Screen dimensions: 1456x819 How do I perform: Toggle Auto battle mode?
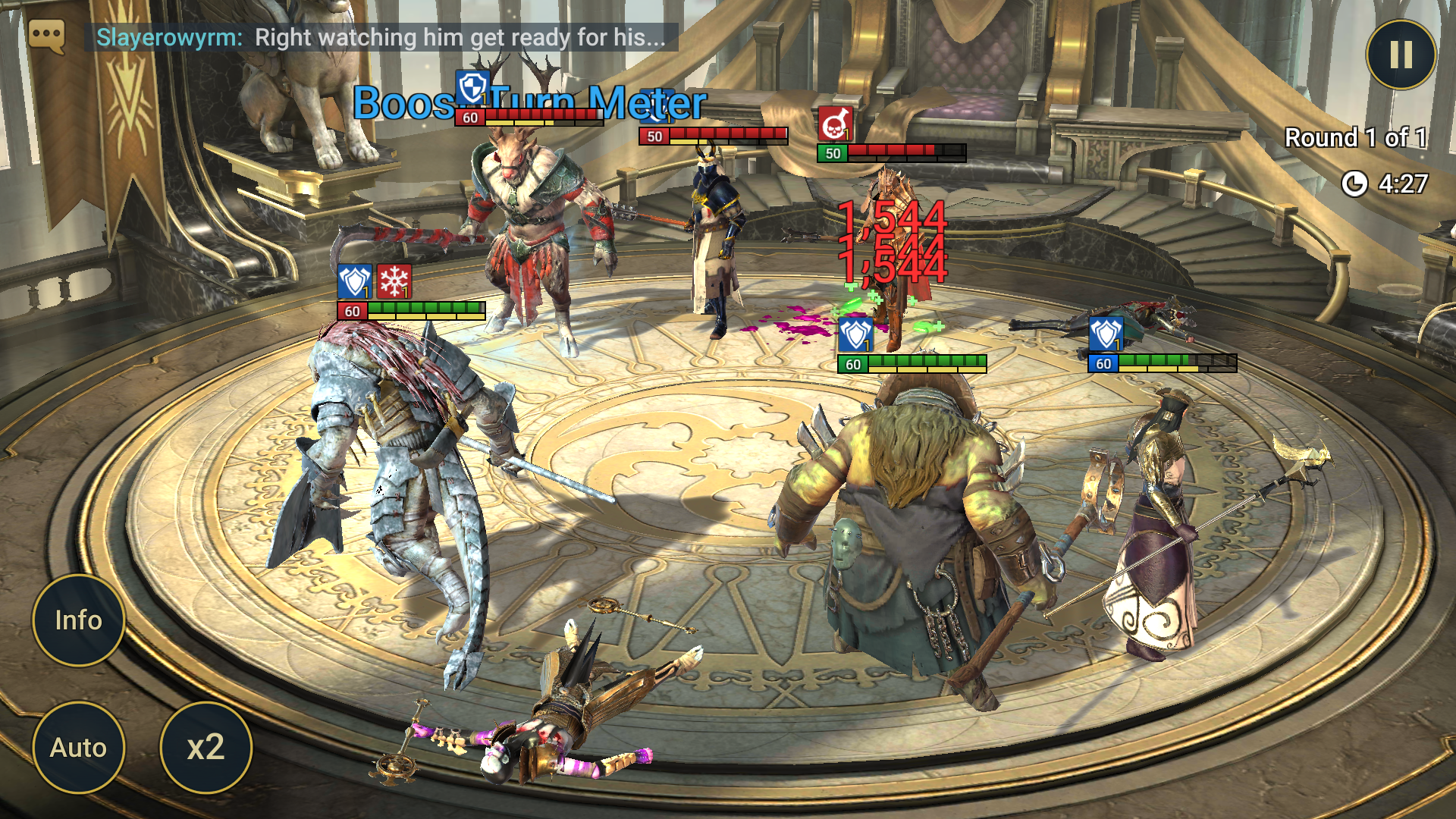click(78, 748)
